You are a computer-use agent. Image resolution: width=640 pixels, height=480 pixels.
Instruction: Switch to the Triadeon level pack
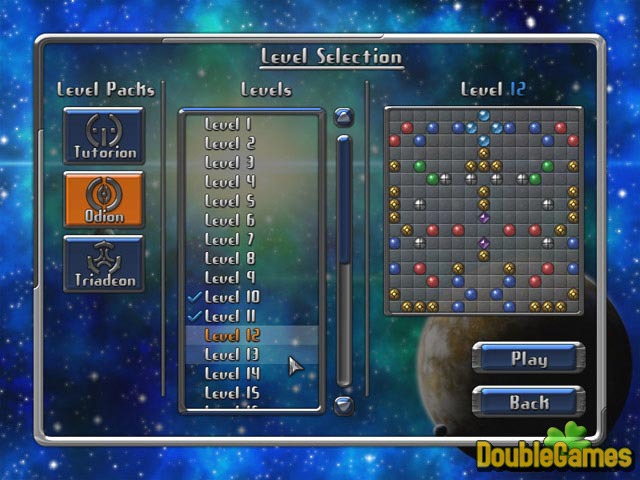[x=104, y=264]
